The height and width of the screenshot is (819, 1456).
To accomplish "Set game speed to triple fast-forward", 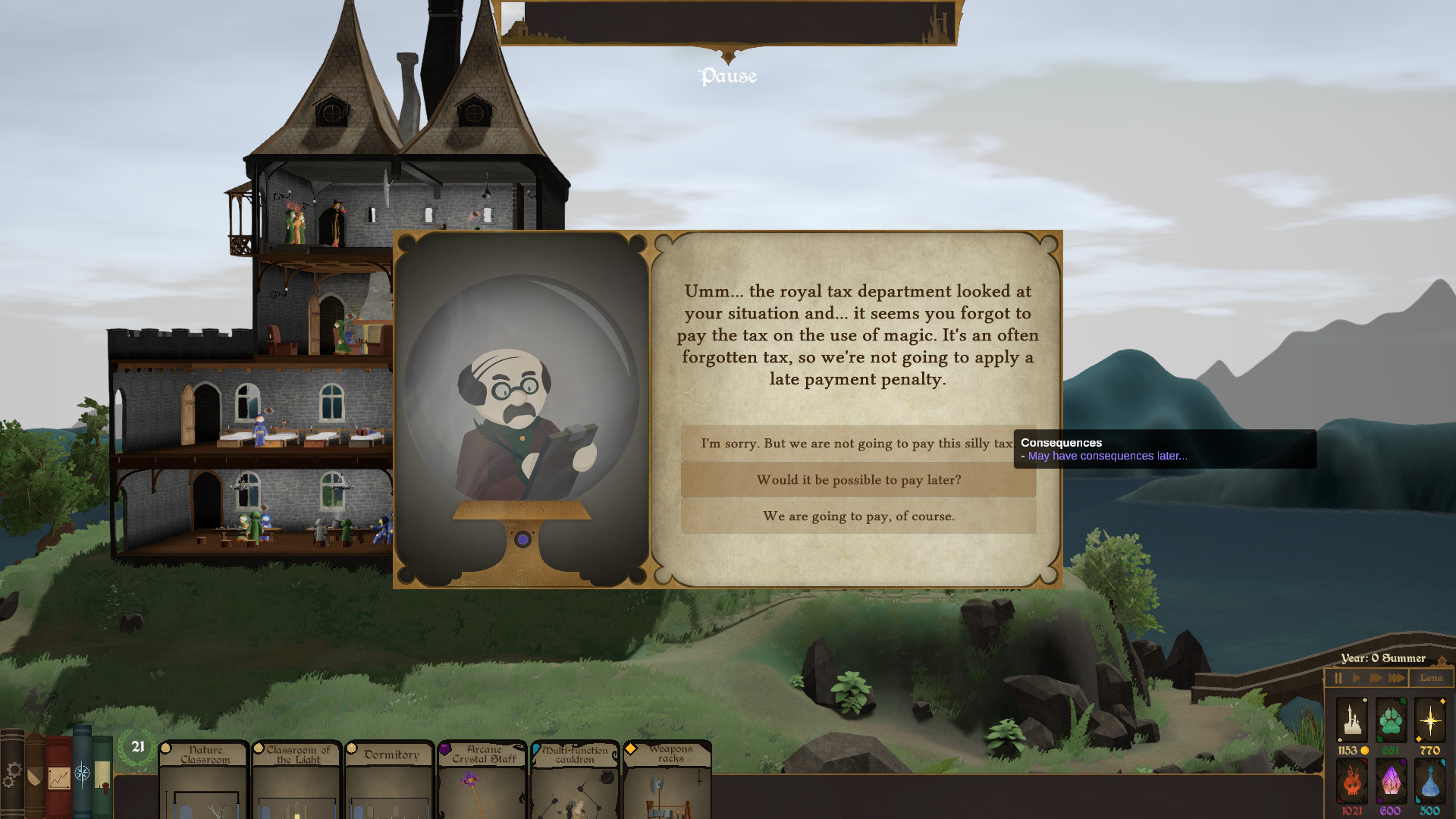I will pyautogui.click(x=1396, y=678).
